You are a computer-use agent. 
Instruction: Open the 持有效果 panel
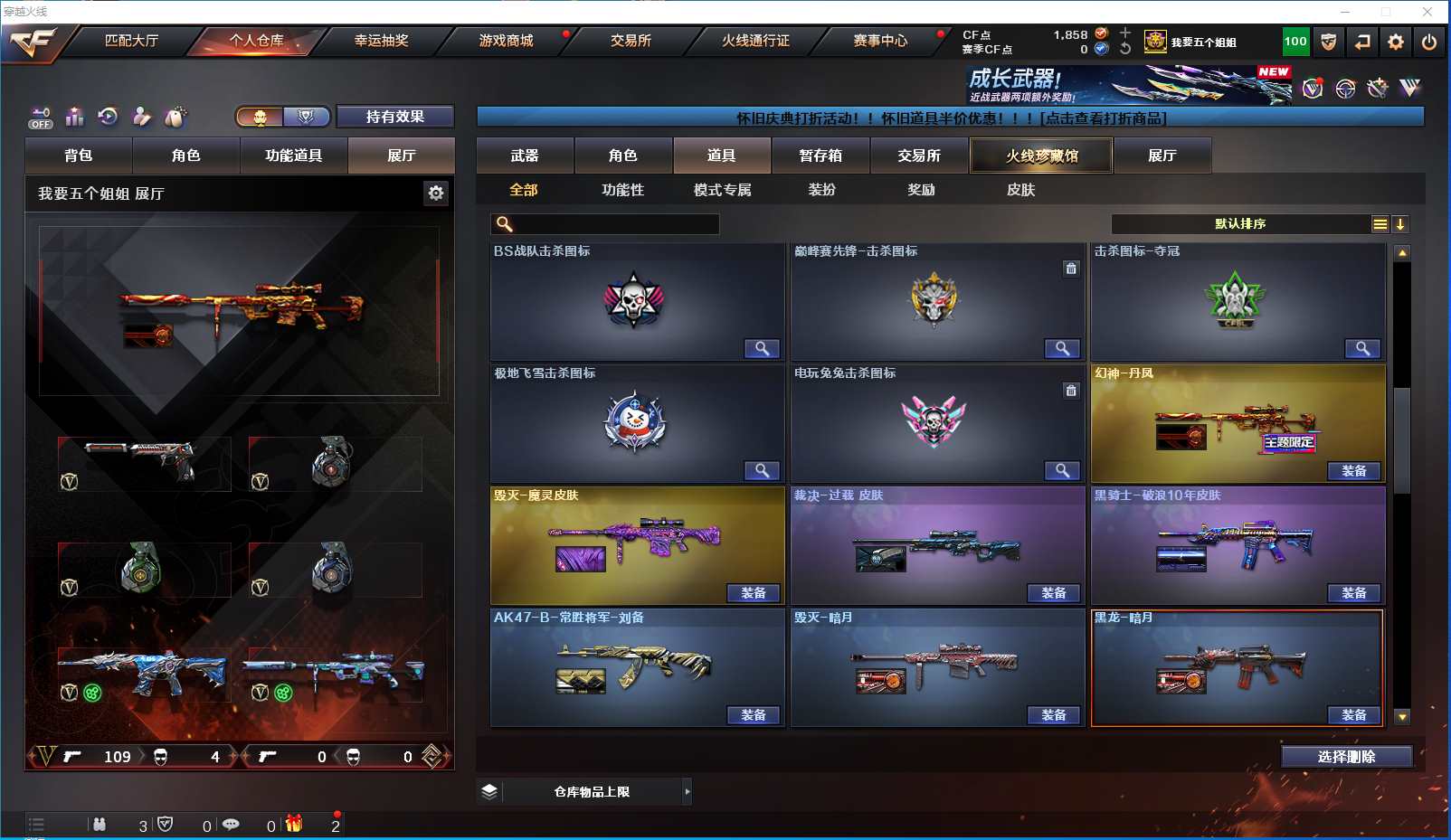394,117
